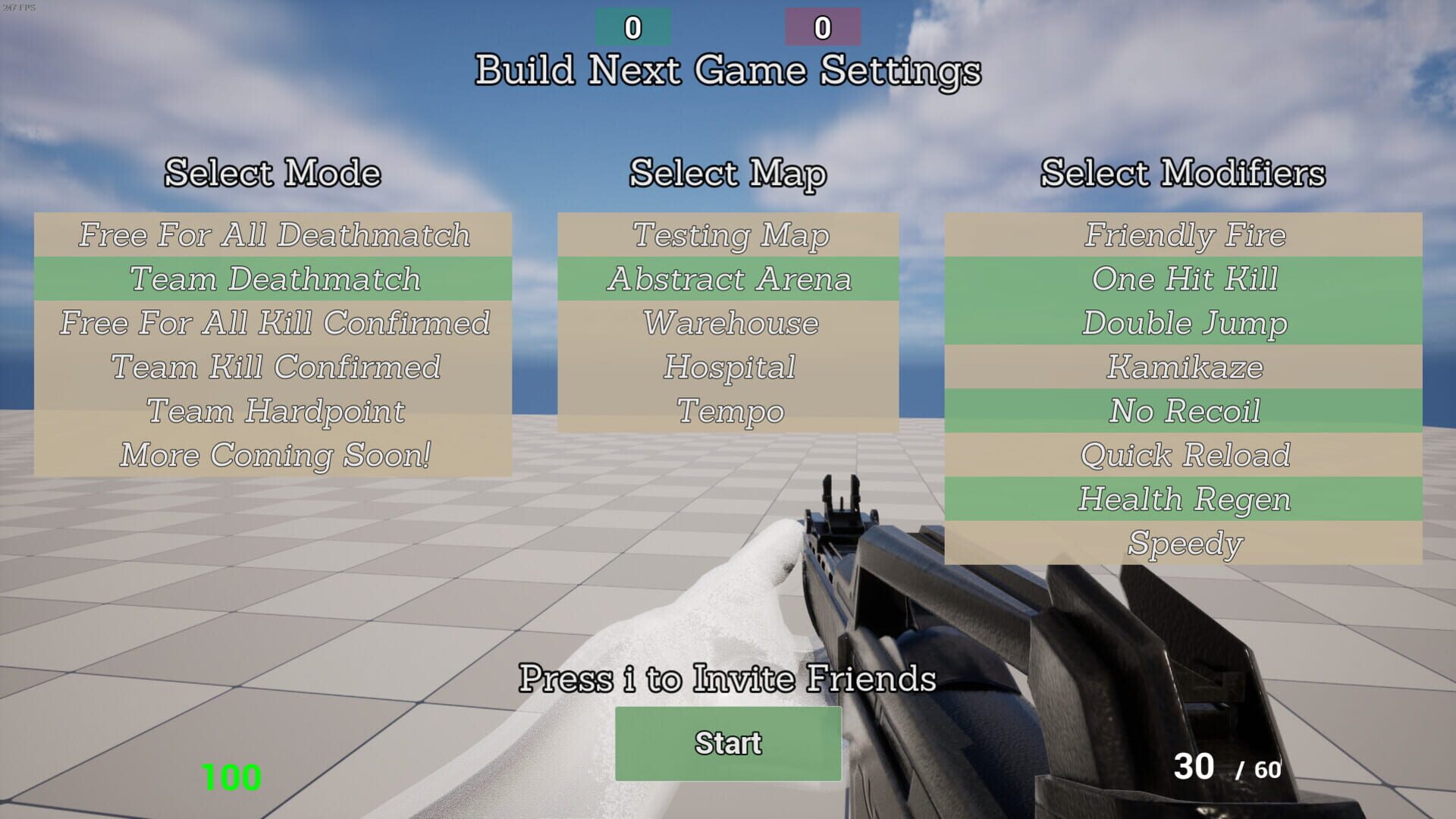1456x819 pixels.
Task: Pick the Hospital map
Action: 728,367
